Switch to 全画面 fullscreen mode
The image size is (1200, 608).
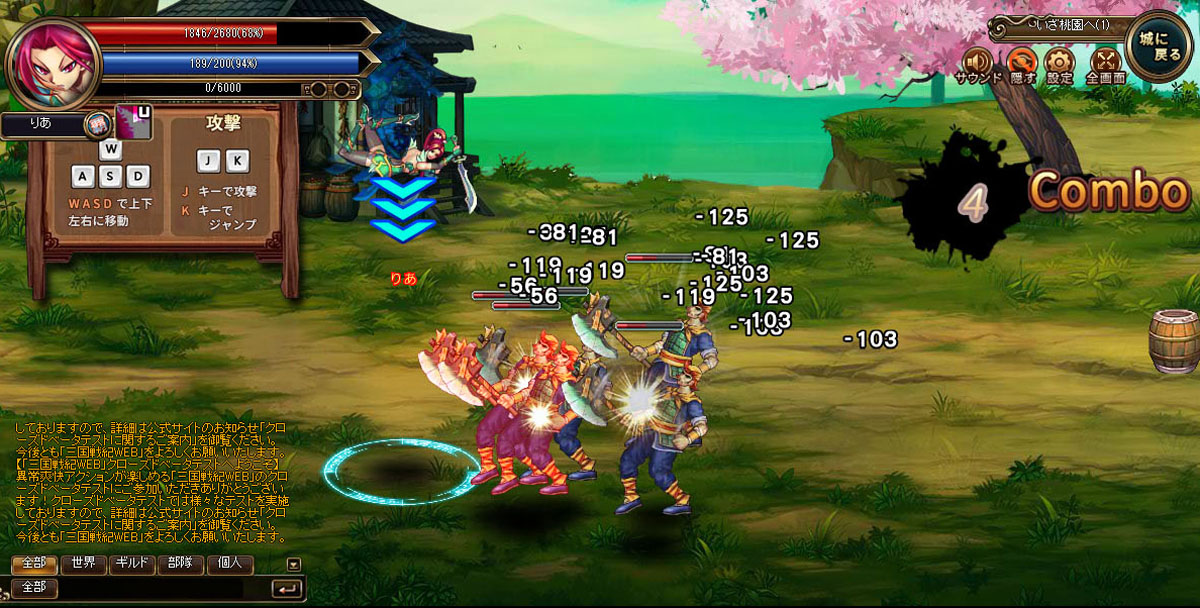pyautogui.click(x=1104, y=62)
